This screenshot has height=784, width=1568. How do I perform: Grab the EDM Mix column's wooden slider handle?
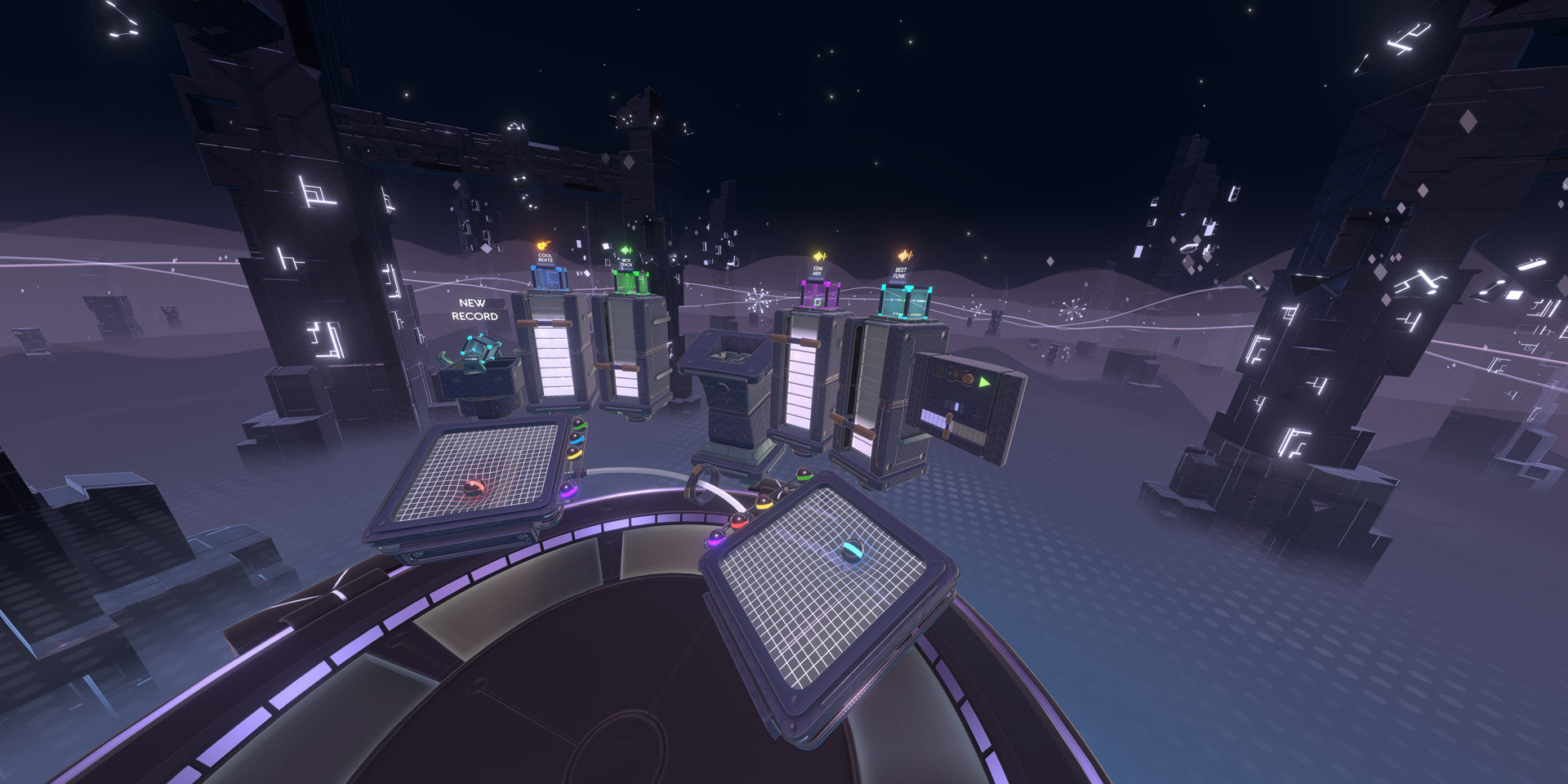coord(796,341)
